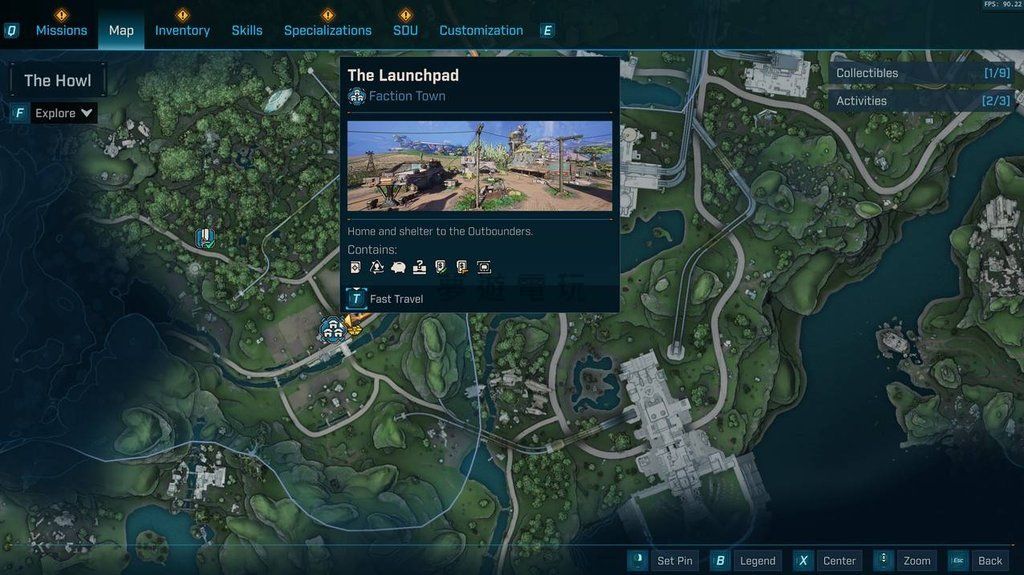Click the Zoom map control
Viewport: 1024px width, 575px height.
(x=905, y=561)
